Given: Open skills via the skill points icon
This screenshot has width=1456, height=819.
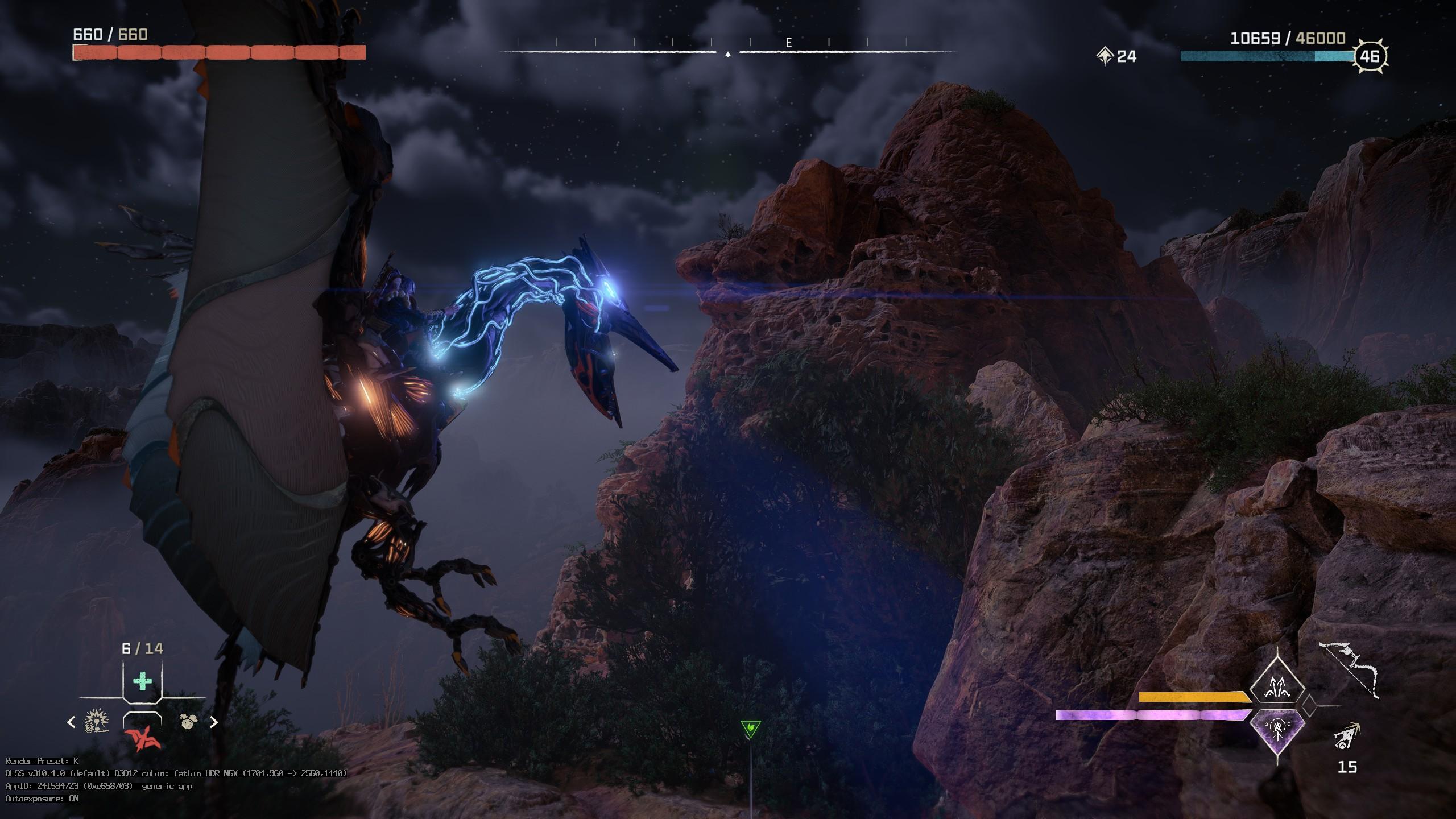Looking at the screenshot, I should (1105, 56).
